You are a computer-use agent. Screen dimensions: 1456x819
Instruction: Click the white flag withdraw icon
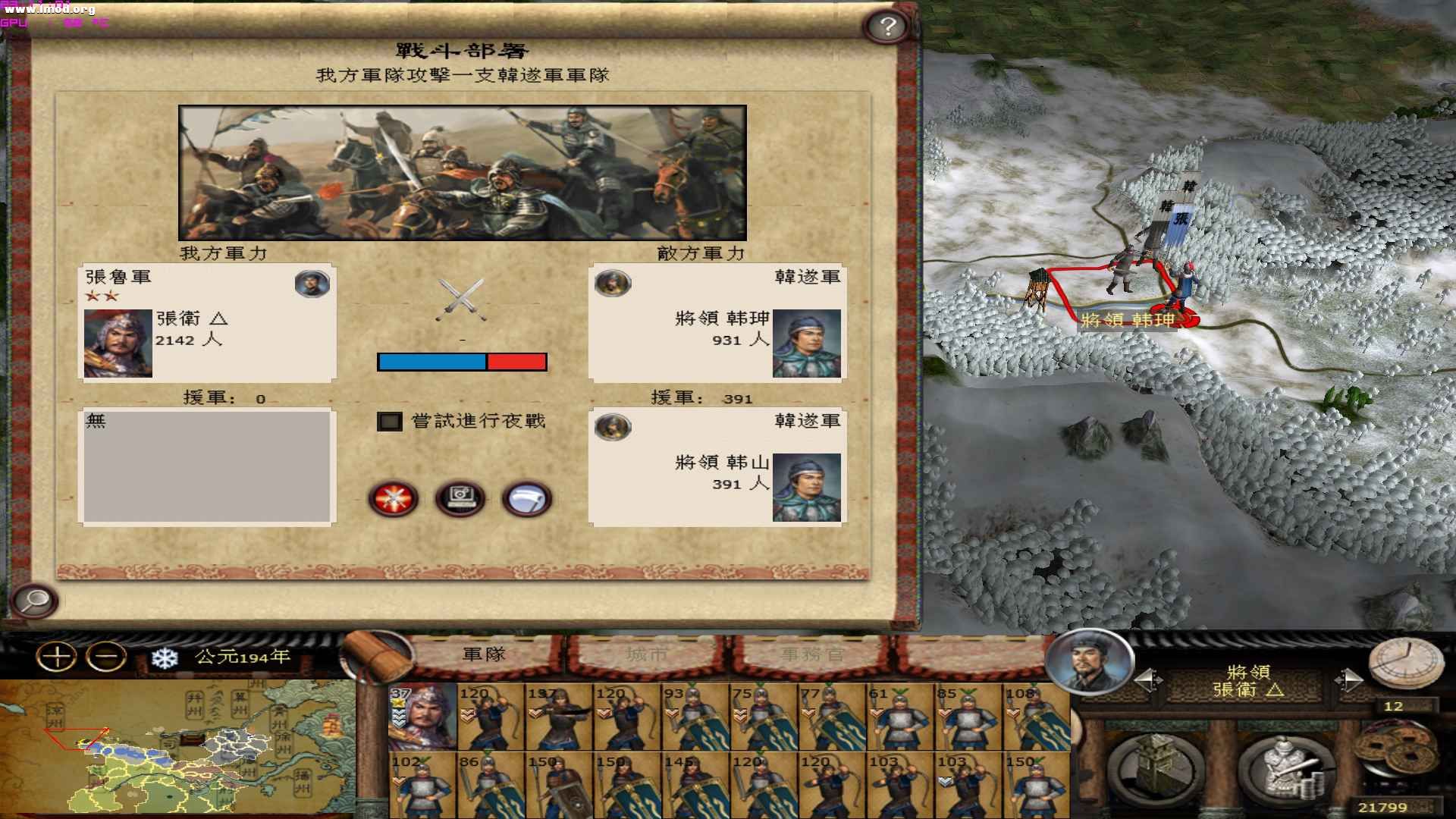coord(526,498)
